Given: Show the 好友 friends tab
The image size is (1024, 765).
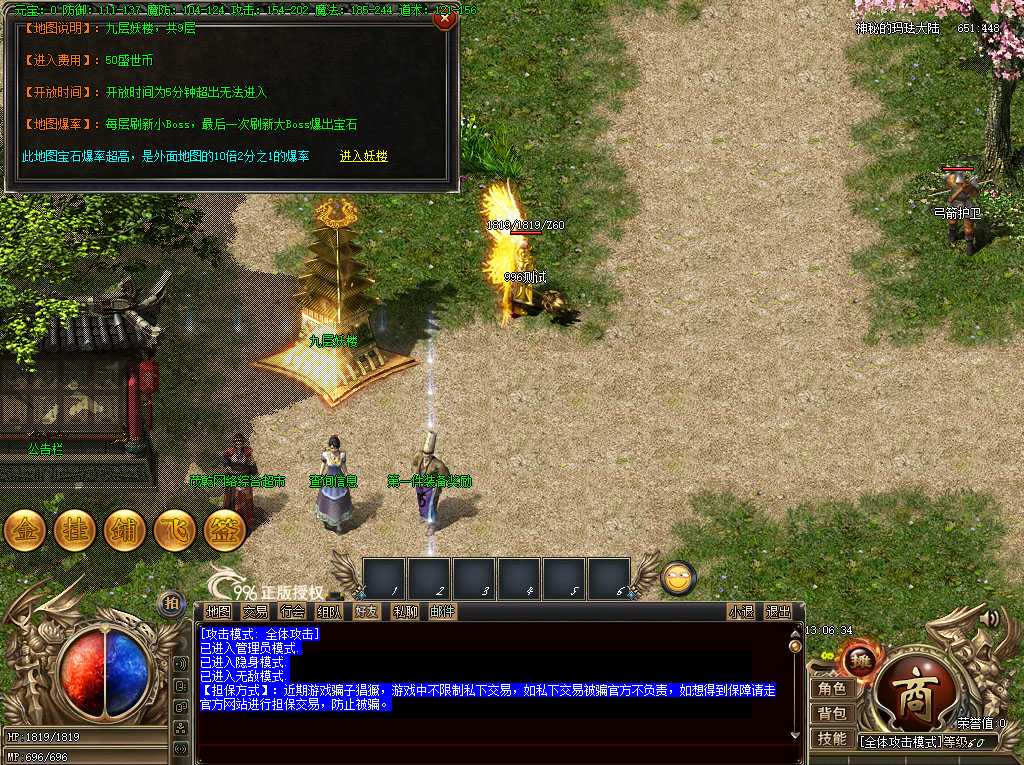Looking at the screenshot, I should (367, 612).
